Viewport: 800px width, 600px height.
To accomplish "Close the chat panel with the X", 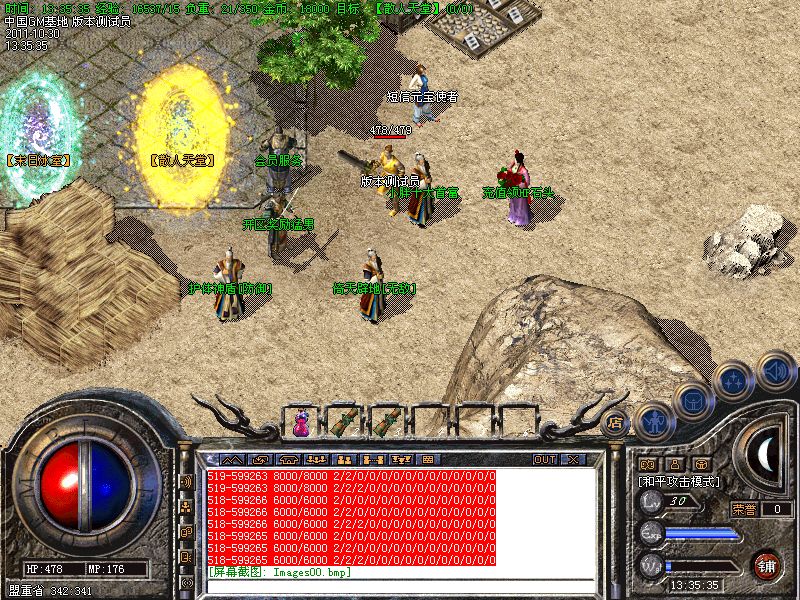I will (x=572, y=459).
